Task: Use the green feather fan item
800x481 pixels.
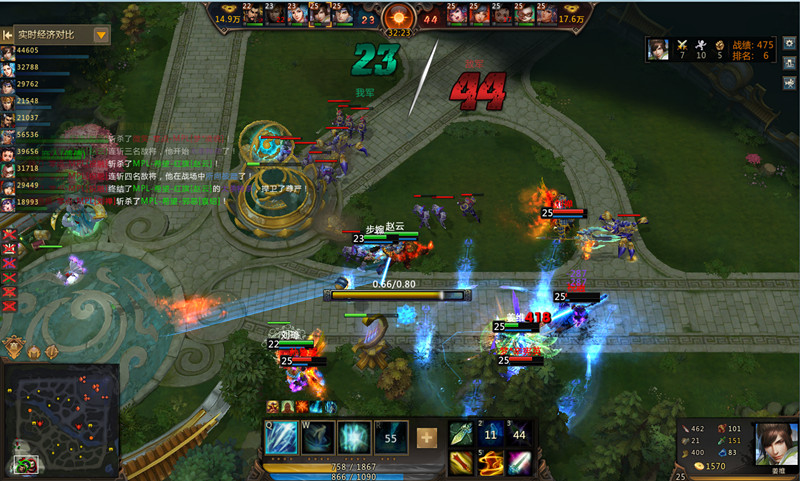Action: 461,433
